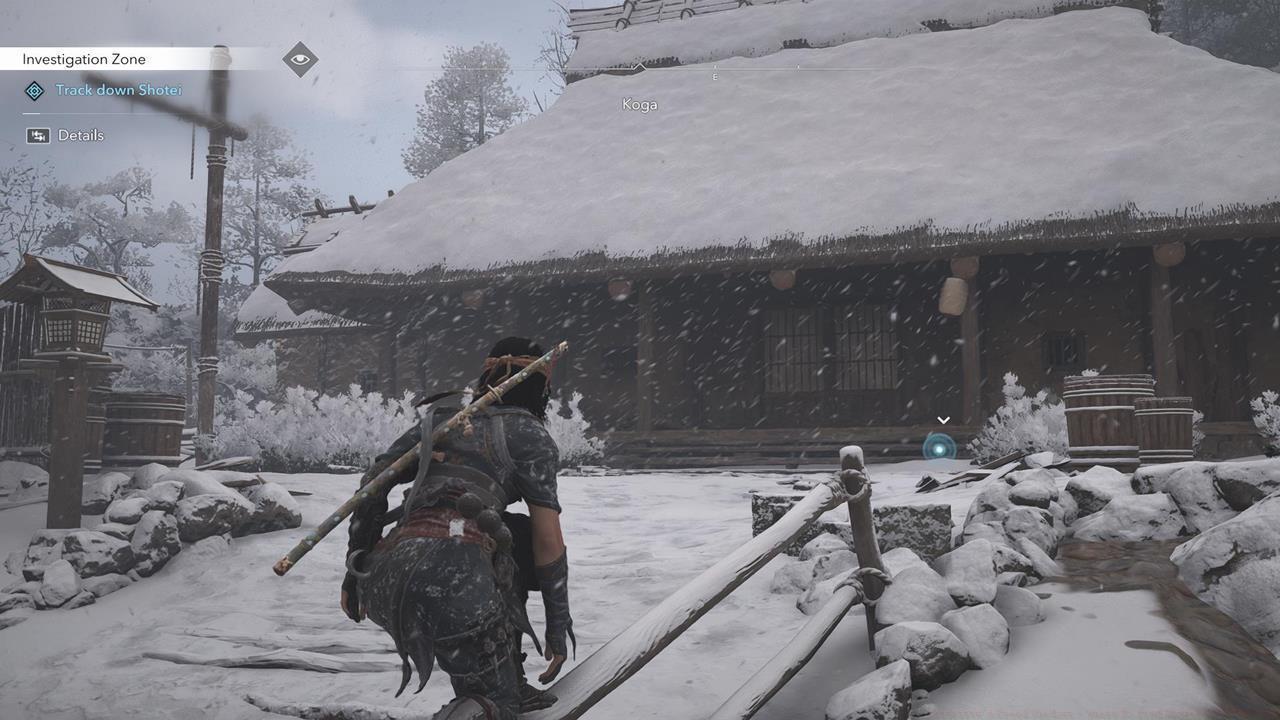The width and height of the screenshot is (1280, 720).
Task: Toggle the Details panel visibility
Action: coord(36,135)
